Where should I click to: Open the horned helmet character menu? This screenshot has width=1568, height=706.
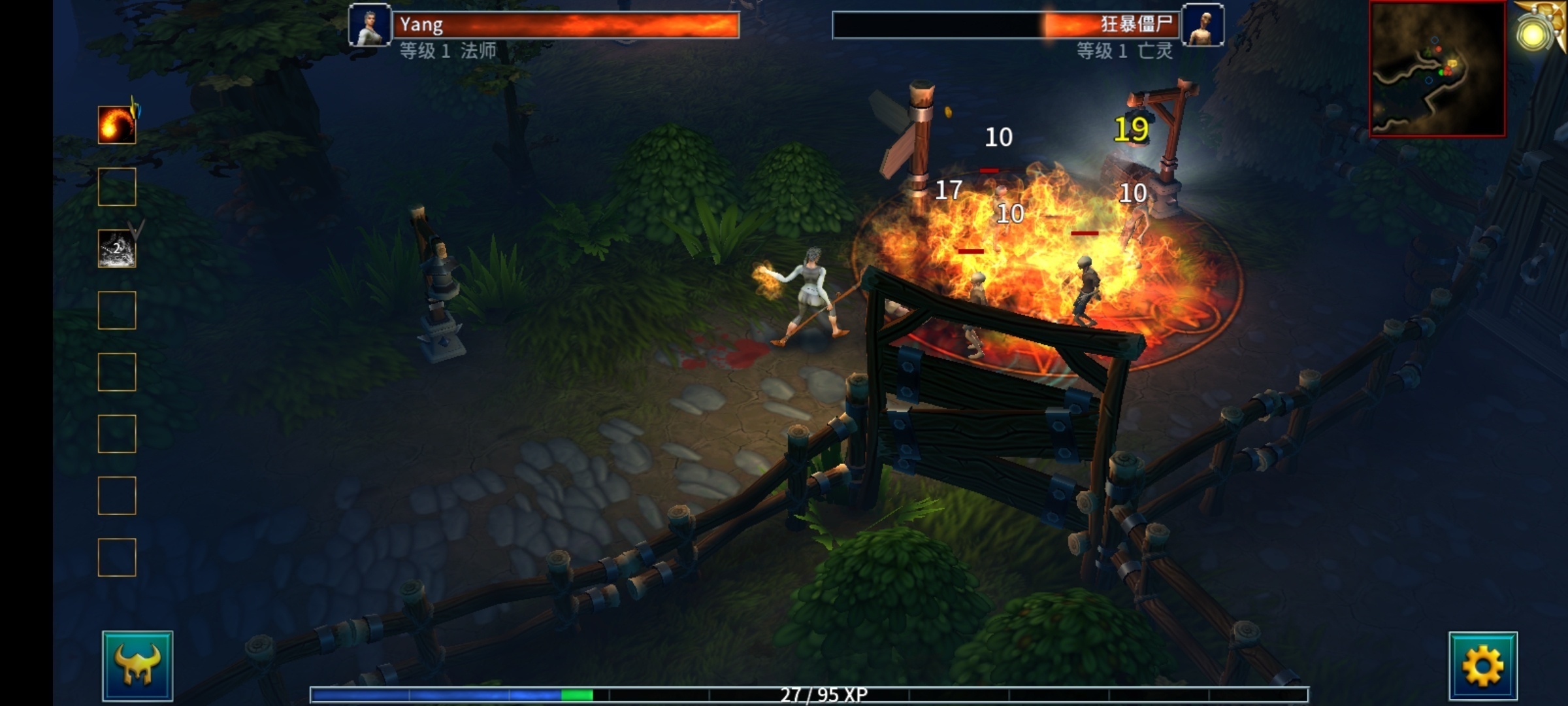point(137,665)
